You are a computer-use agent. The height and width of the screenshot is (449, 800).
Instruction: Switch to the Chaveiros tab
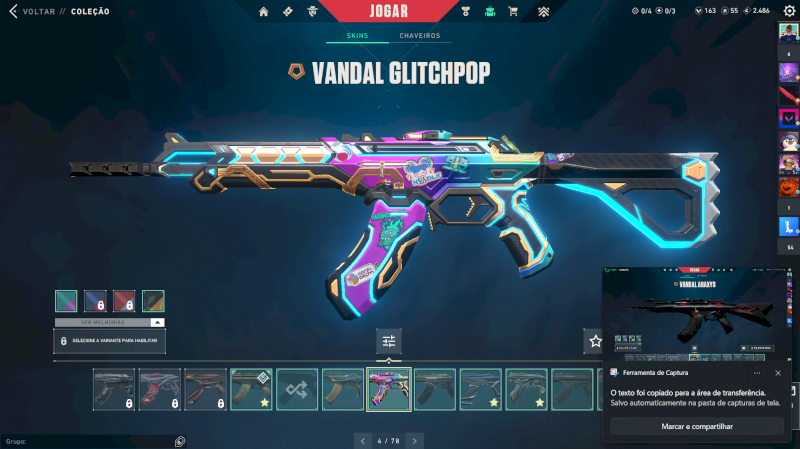click(419, 36)
